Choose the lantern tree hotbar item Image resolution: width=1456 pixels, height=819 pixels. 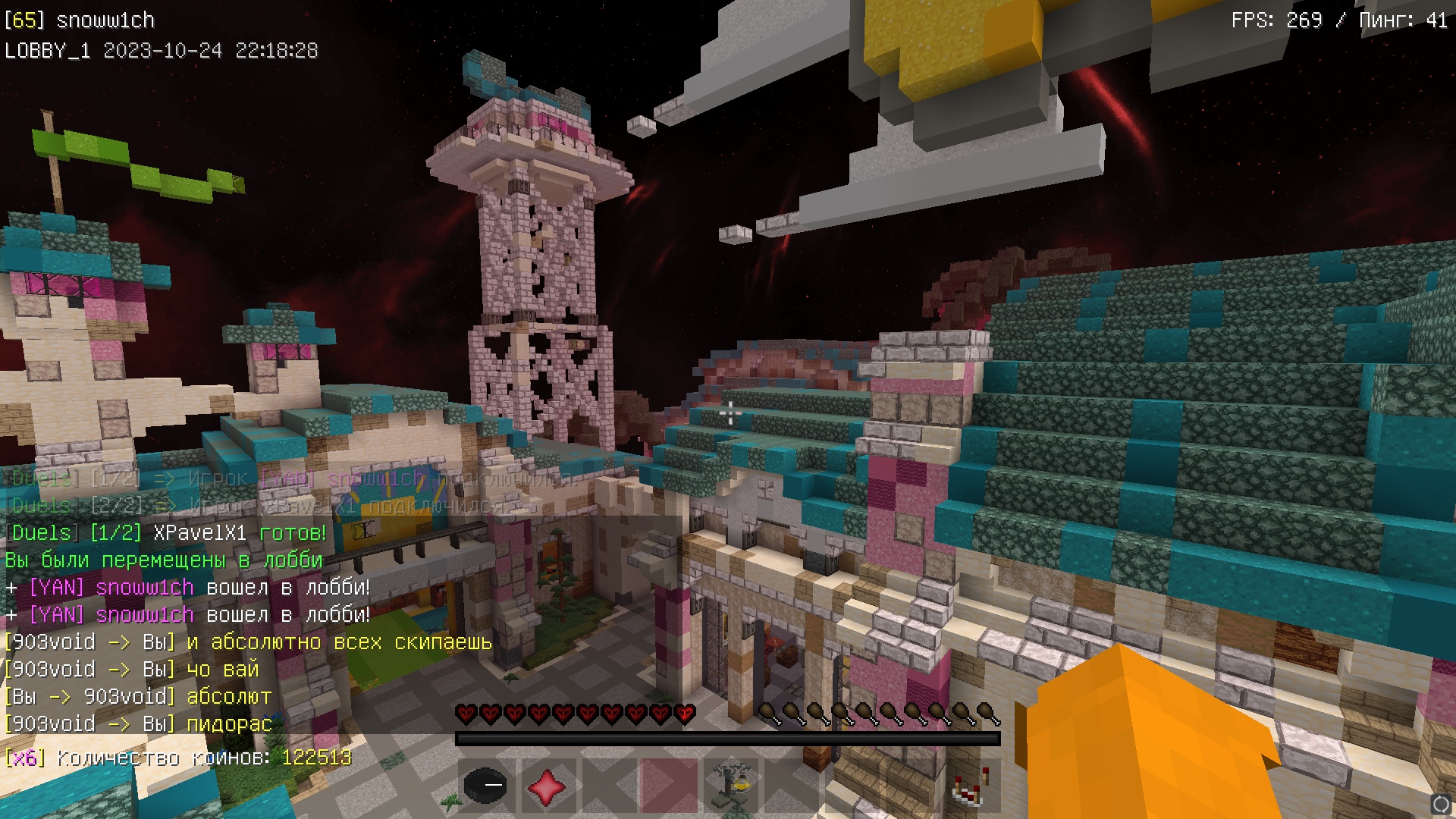[730, 786]
